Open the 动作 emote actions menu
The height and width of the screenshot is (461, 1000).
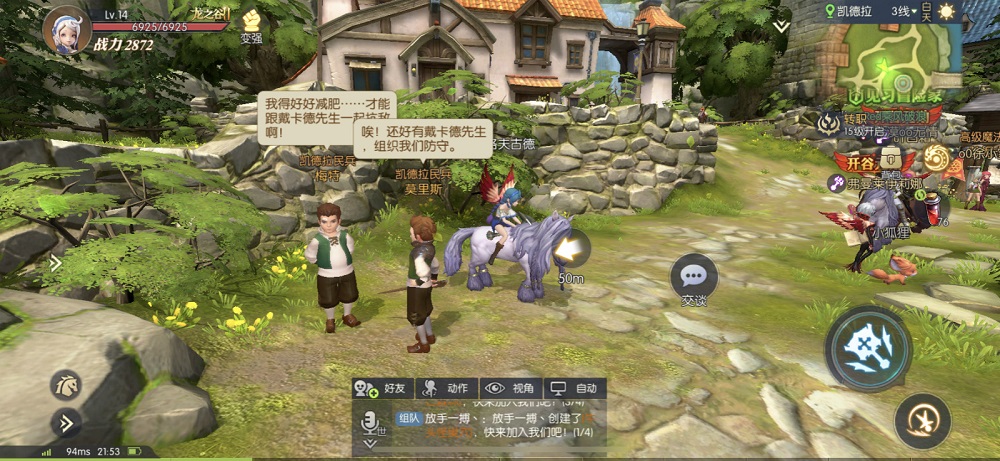[446, 388]
